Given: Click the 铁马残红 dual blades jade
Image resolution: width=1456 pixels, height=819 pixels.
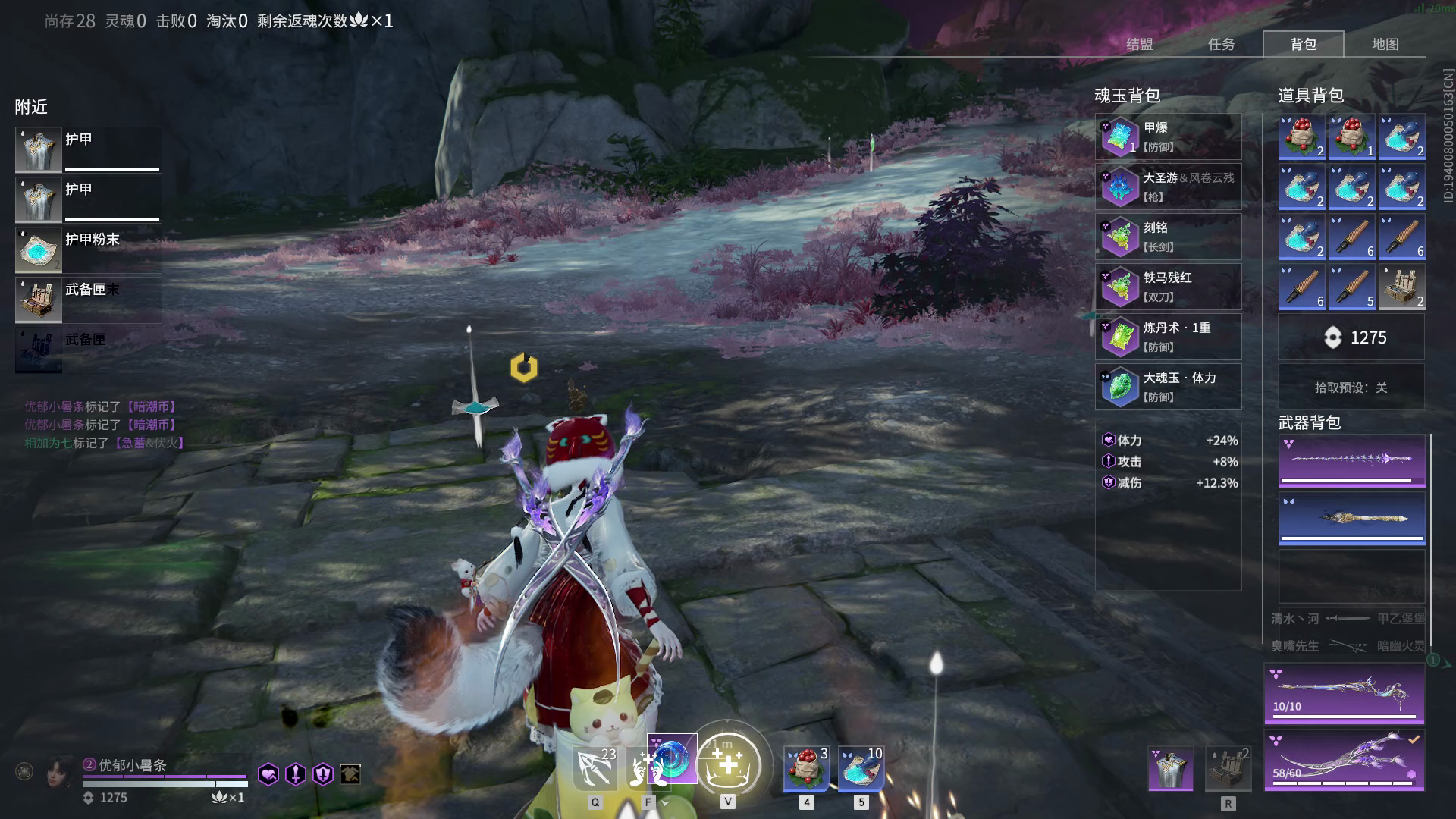Looking at the screenshot, I should (1168, 287).
